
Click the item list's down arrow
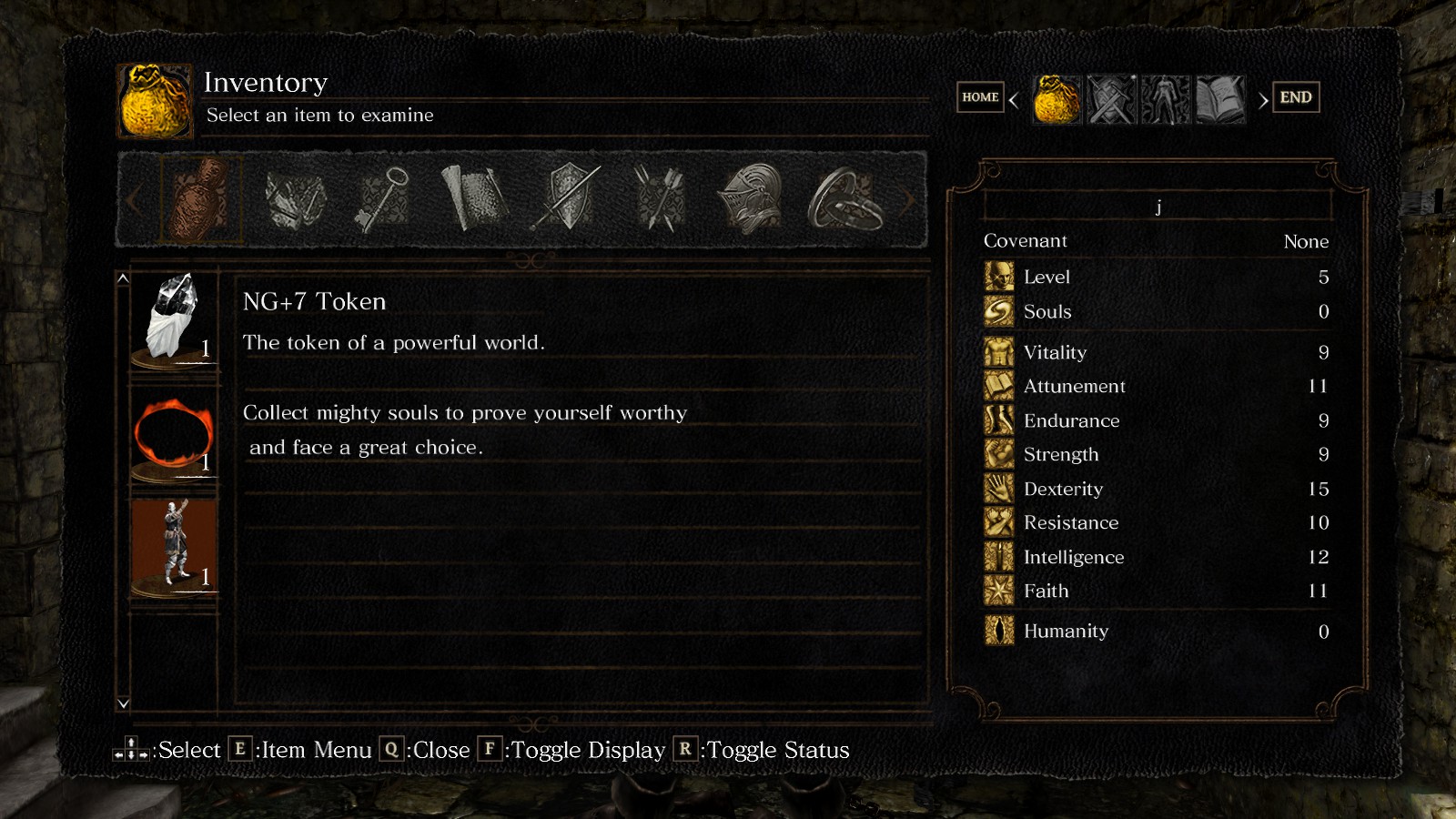(x=123, y=703)
